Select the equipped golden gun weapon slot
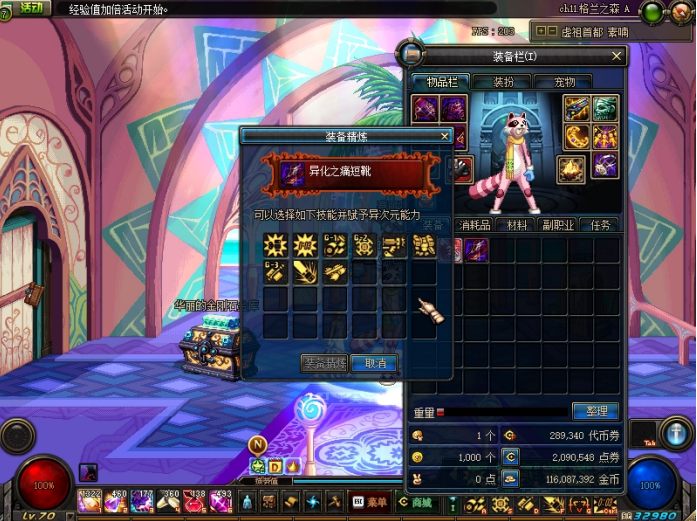Image resolution: width=697 pixels, height=521 pixels. 577,108
